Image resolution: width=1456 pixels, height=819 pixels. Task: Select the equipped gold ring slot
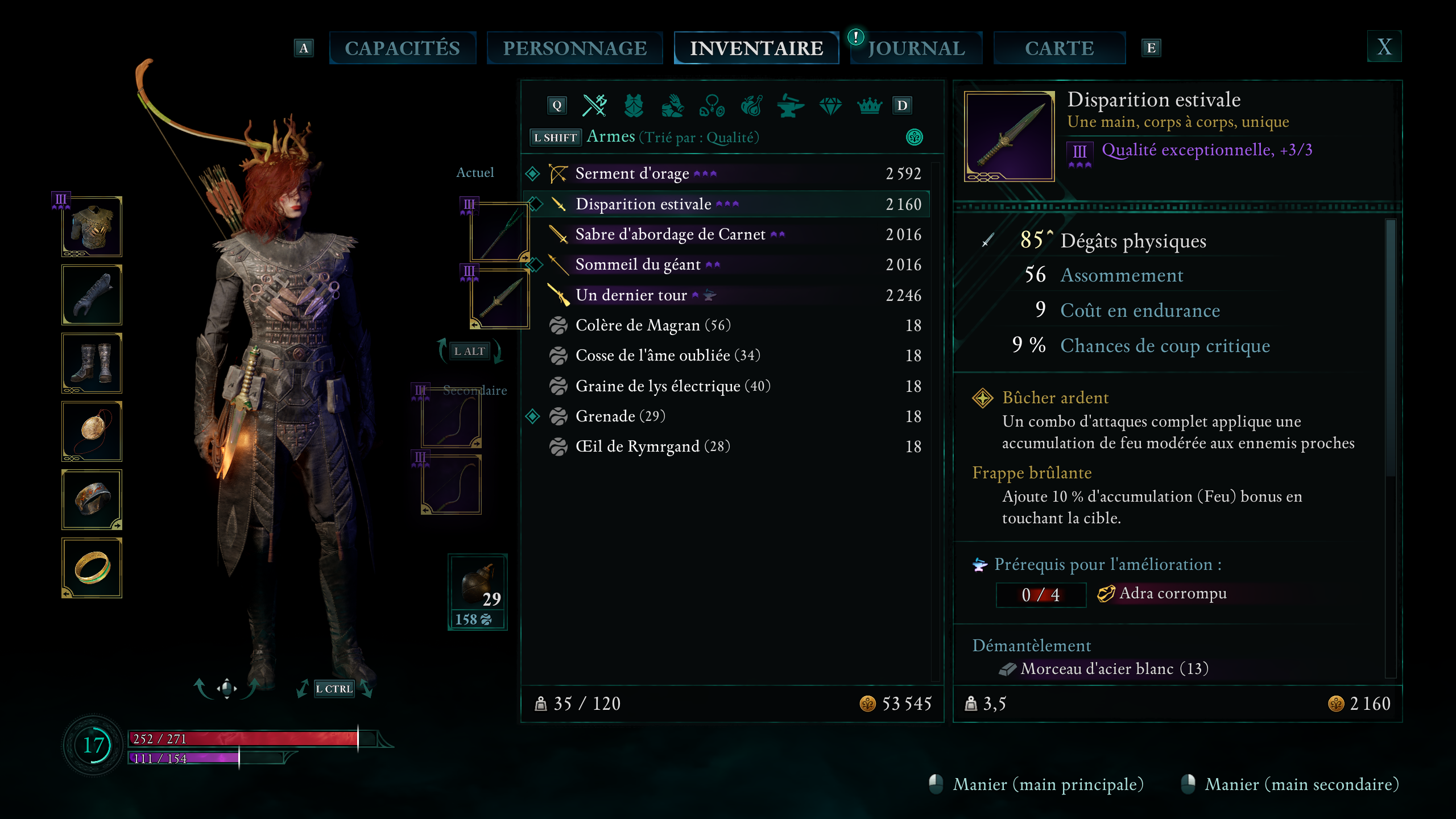92,568
